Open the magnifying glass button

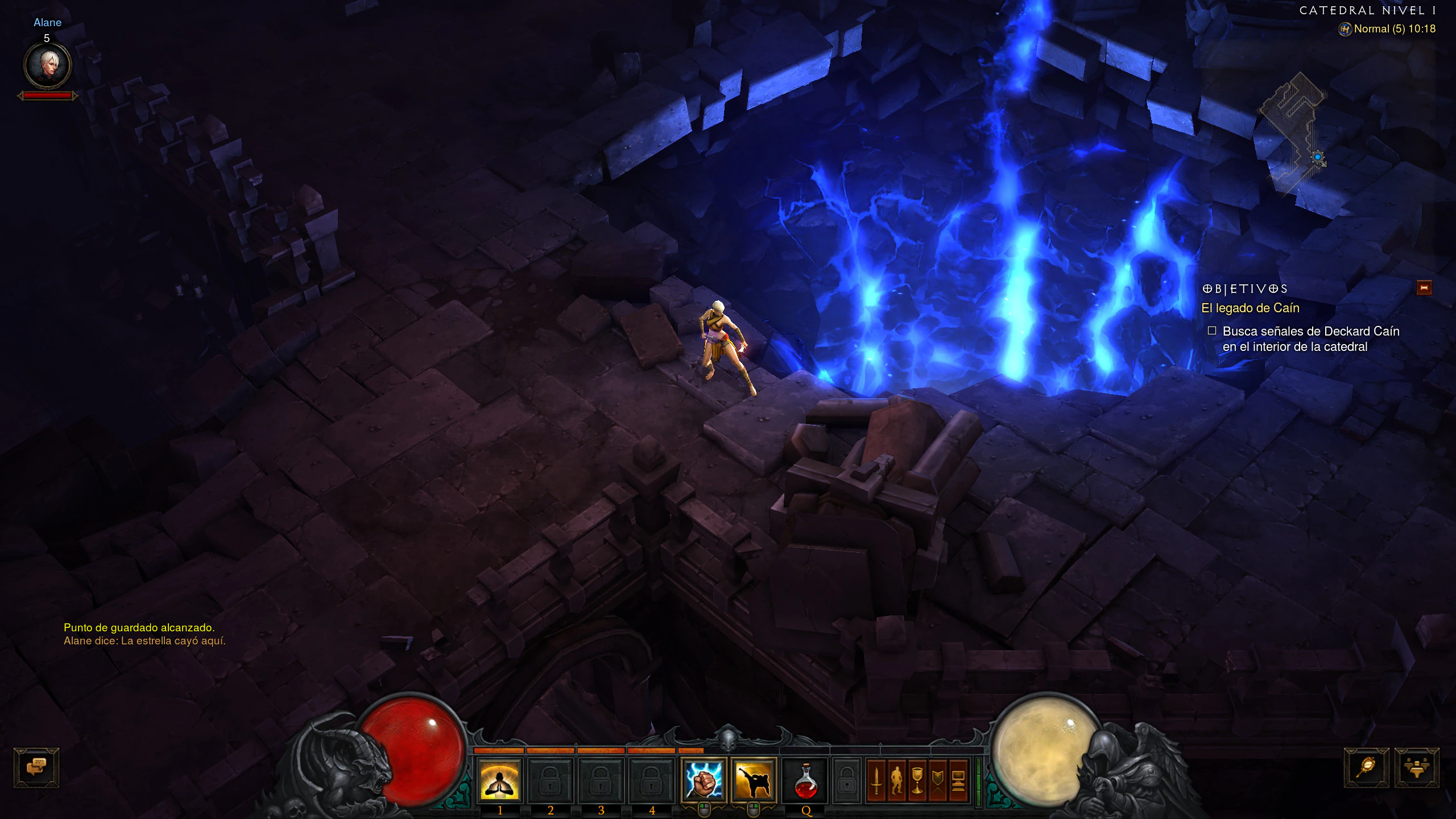tap(1366, 767)
